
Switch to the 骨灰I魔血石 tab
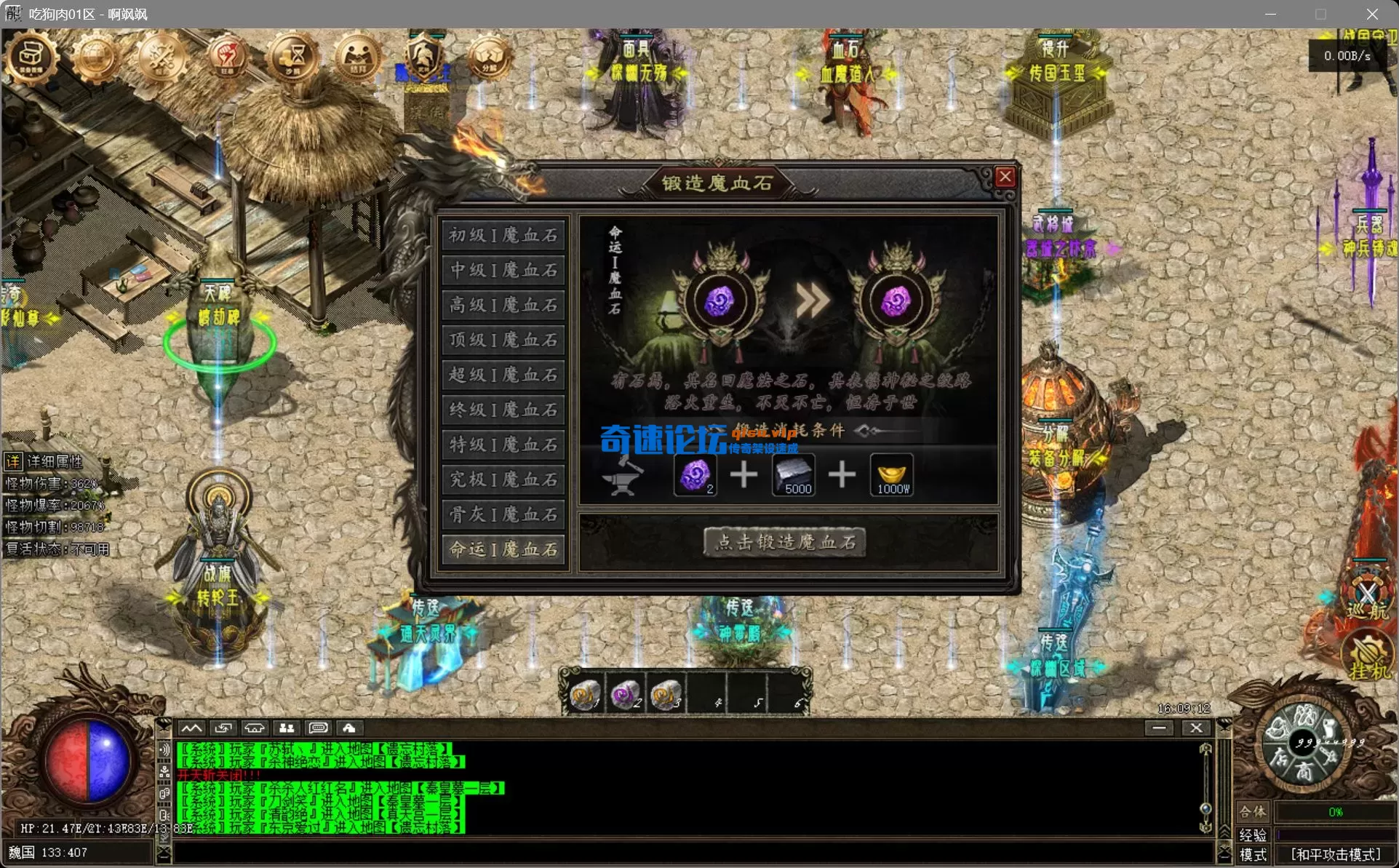click(x=503, y=514)
